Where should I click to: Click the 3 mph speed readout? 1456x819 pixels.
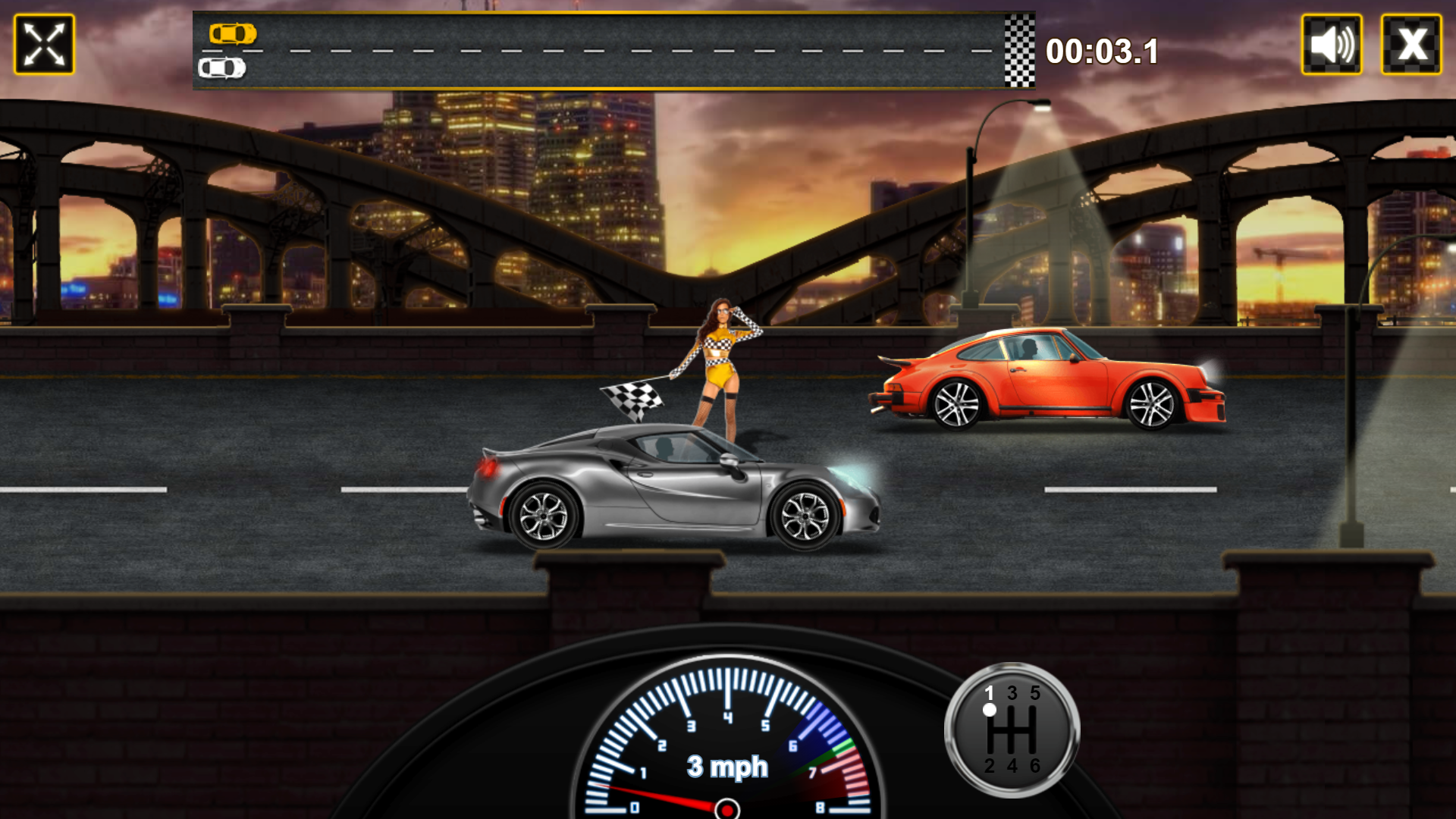pyautogui.click(x=726, y=766)
